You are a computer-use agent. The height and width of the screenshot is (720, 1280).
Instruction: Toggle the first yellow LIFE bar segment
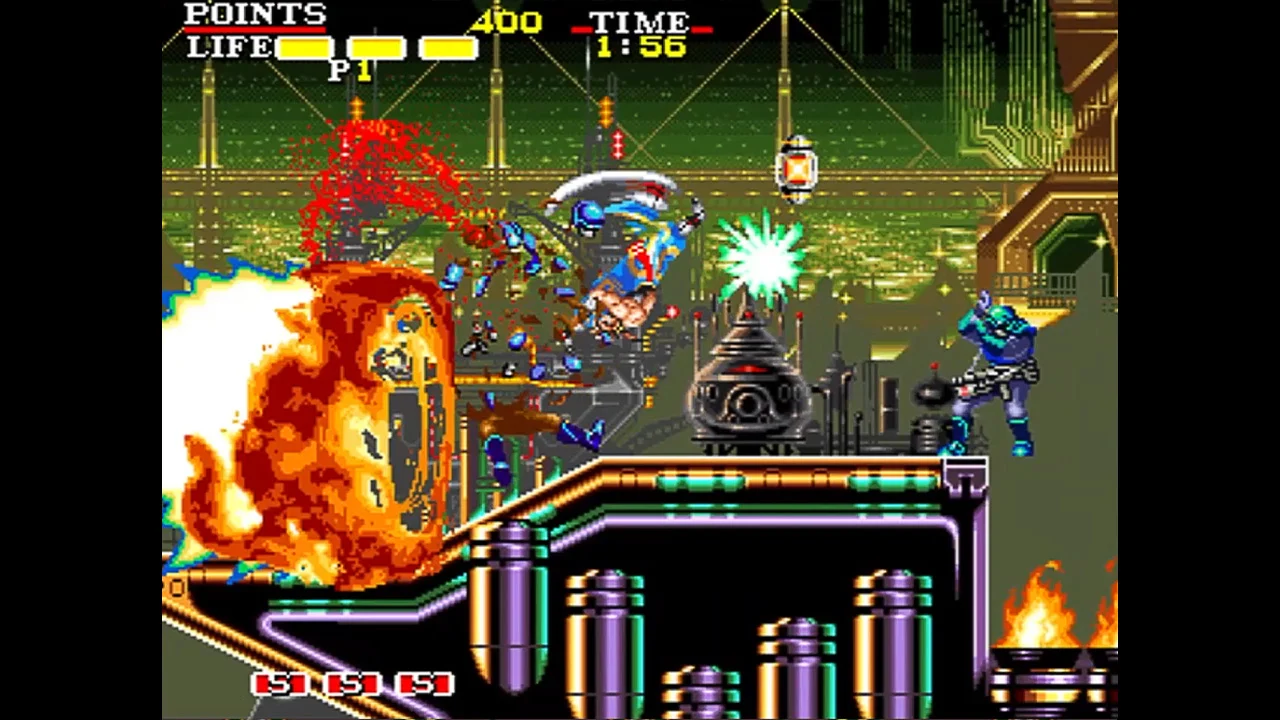pyautogui.click(x=302, y=46)
